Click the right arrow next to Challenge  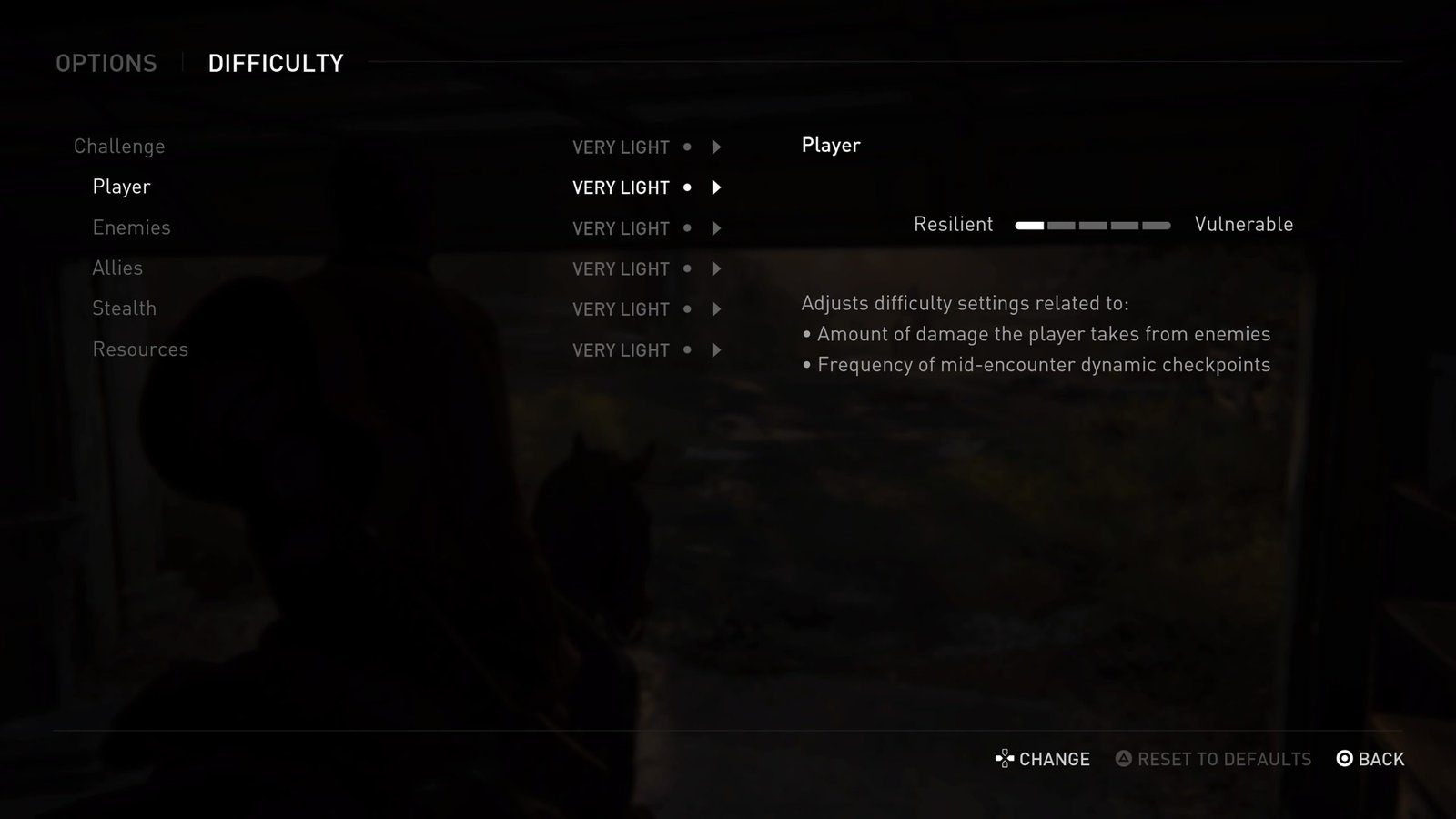[x=717, y=147]
